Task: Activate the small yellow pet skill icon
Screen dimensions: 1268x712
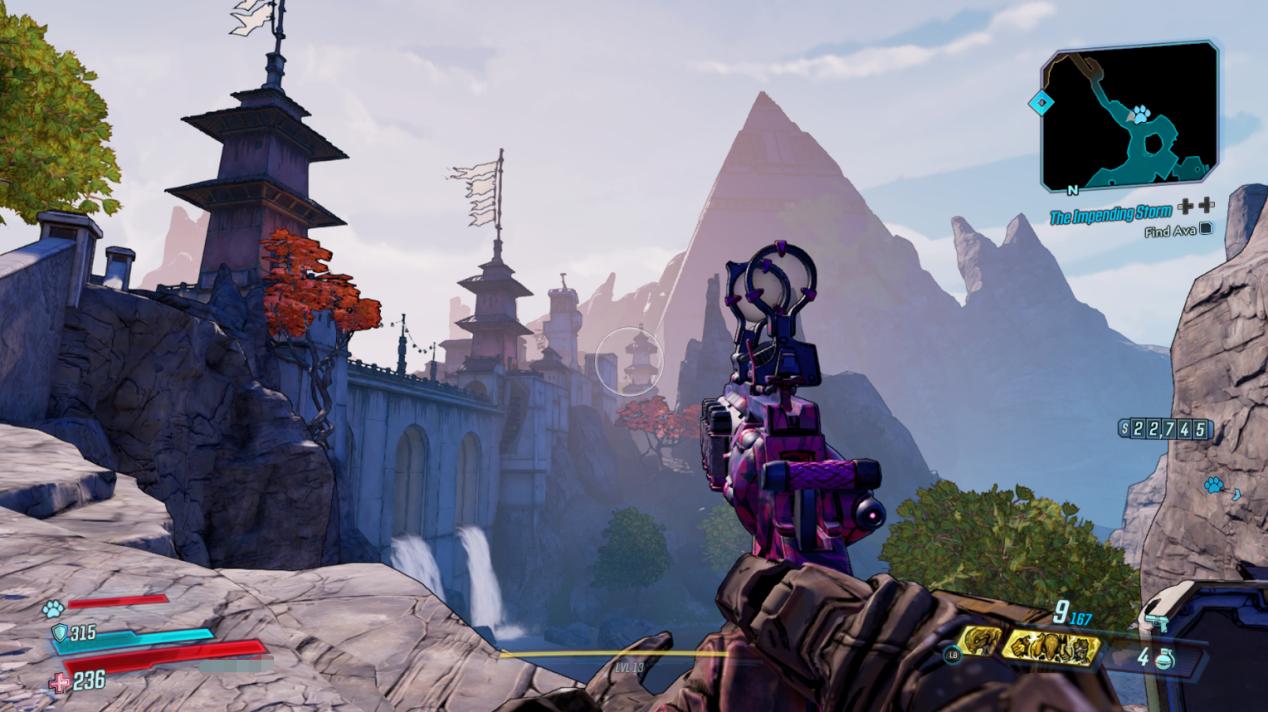Action: (978, 641)
